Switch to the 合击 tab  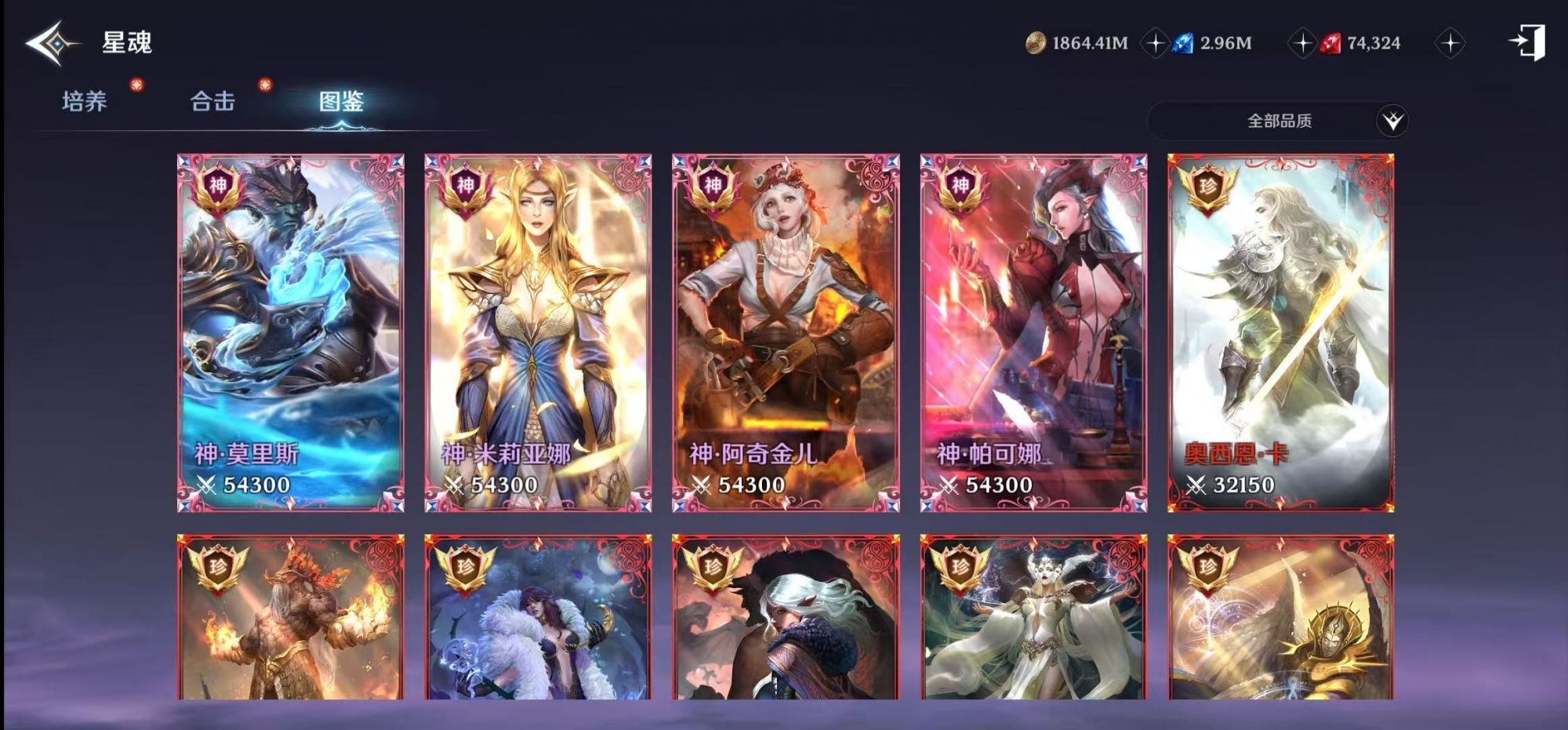(210, 100)
